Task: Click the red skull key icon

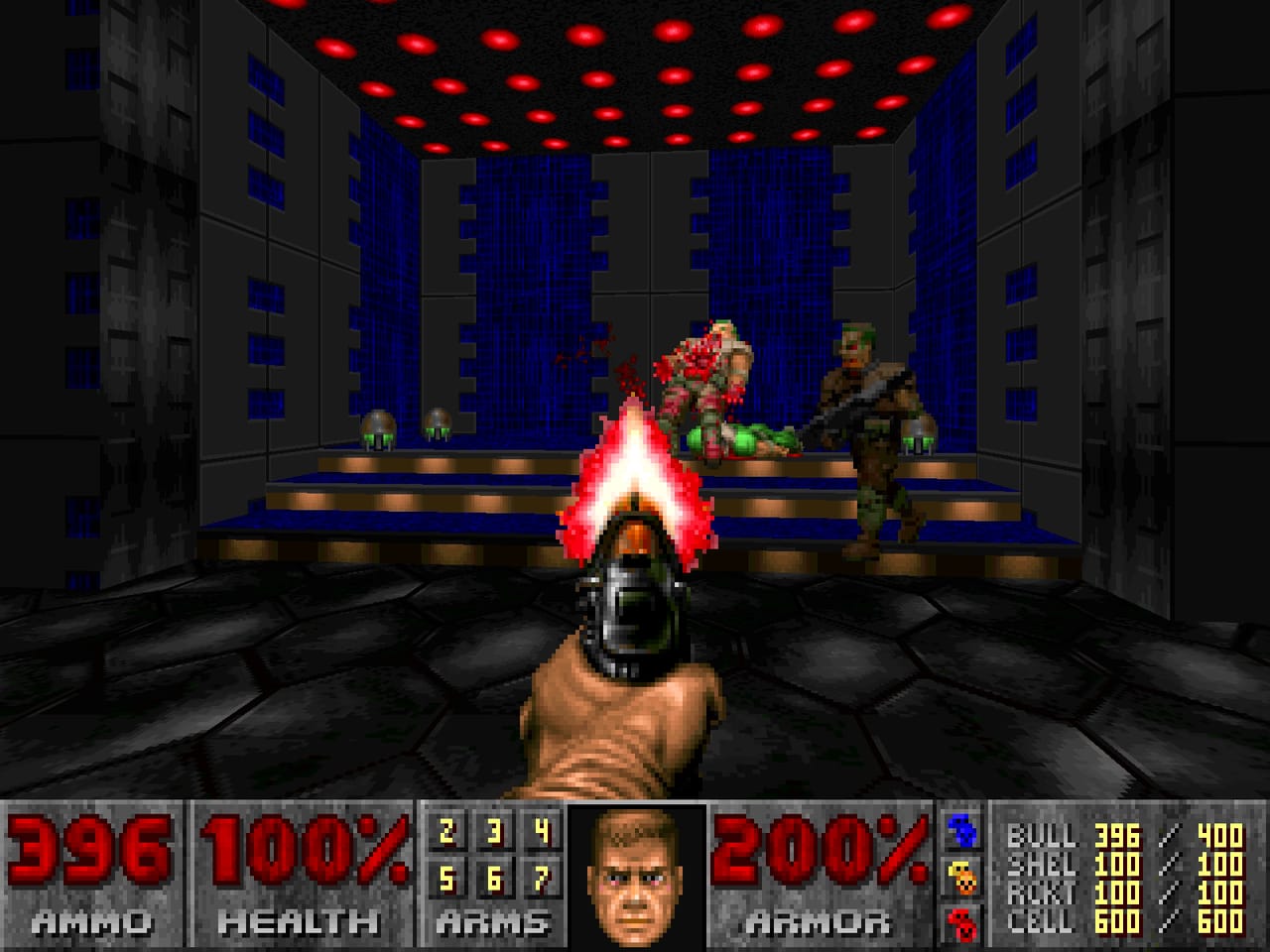Action: click(963, 922)
